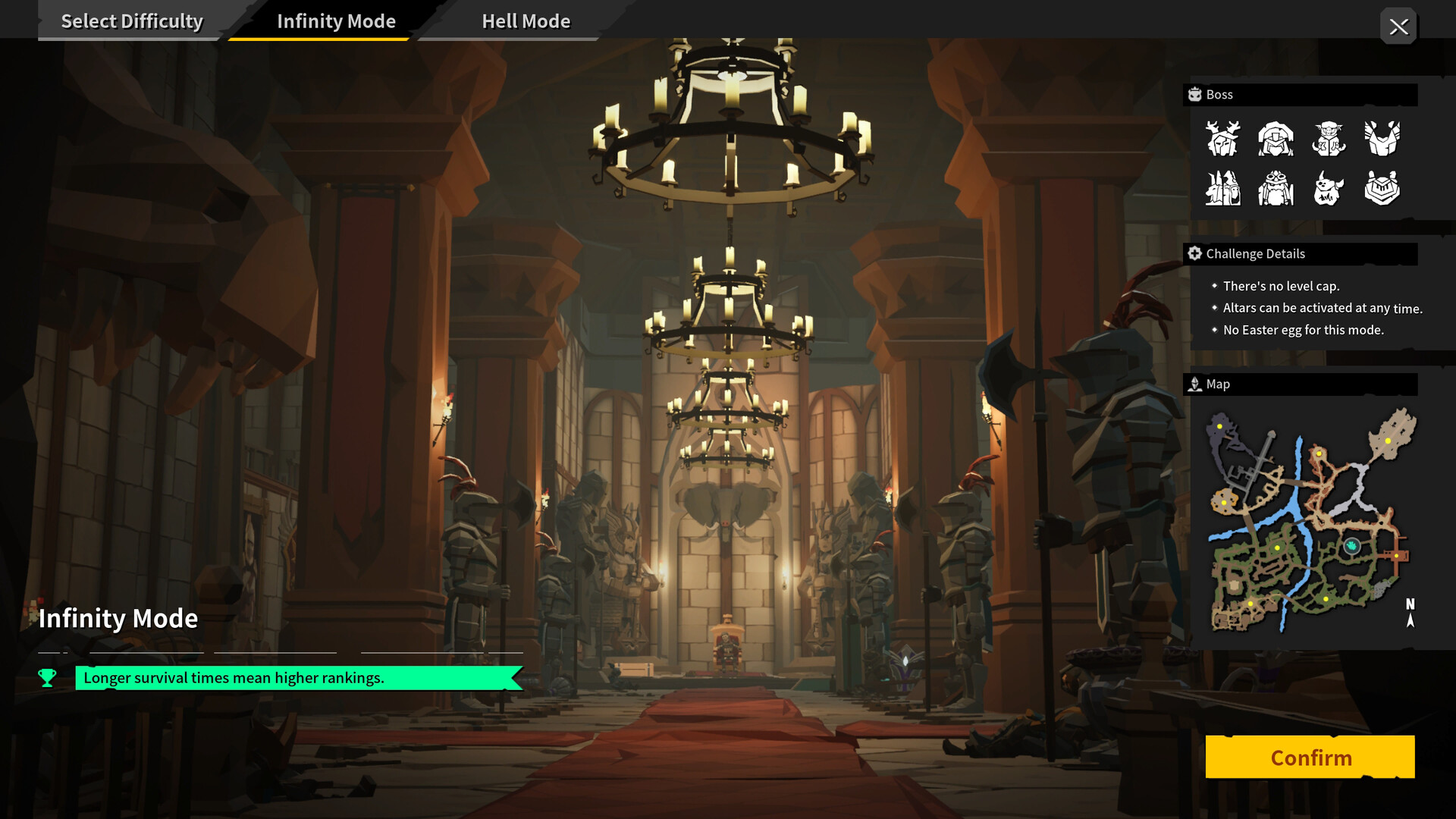Click the hooded knight boss portrait

1275,138
